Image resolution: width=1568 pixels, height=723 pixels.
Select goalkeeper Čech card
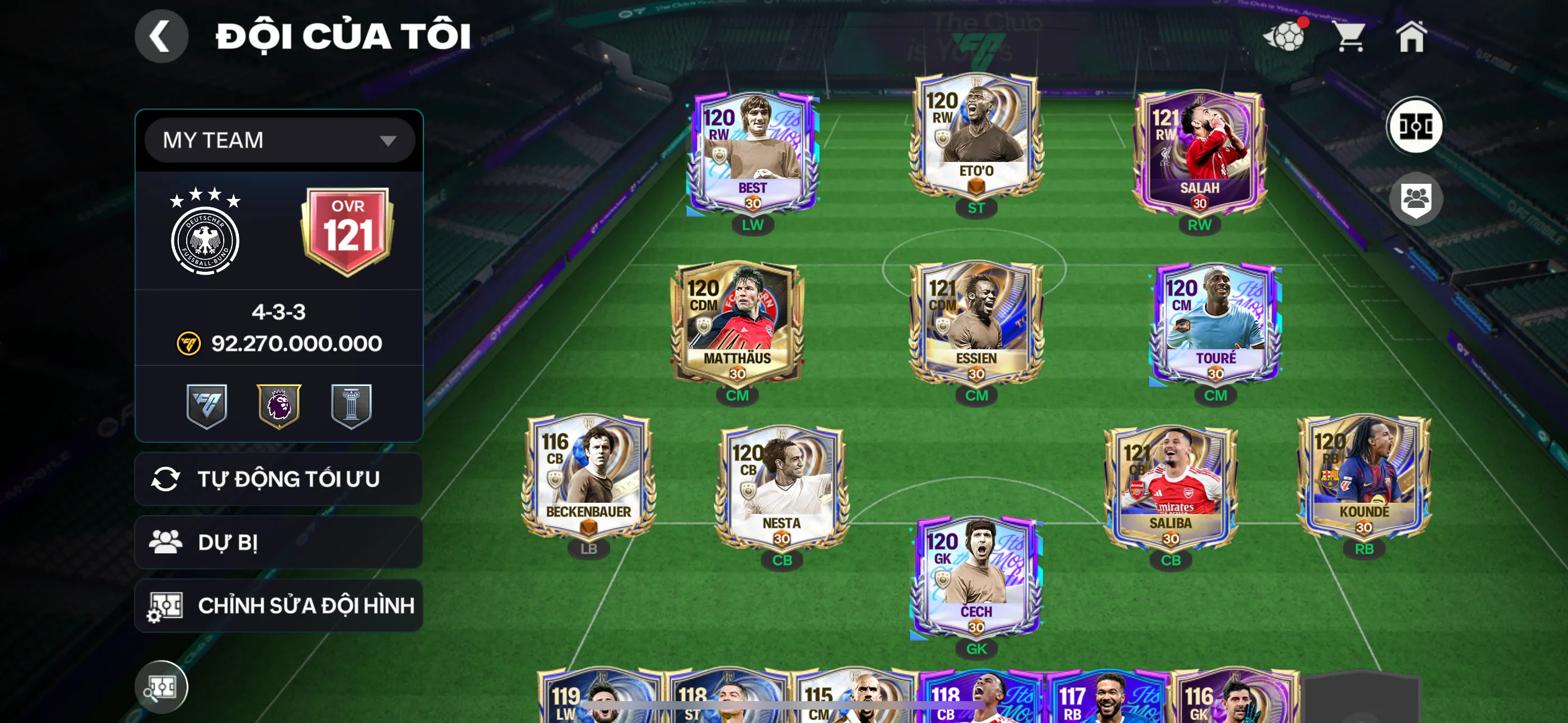click(x=976, y=578)
